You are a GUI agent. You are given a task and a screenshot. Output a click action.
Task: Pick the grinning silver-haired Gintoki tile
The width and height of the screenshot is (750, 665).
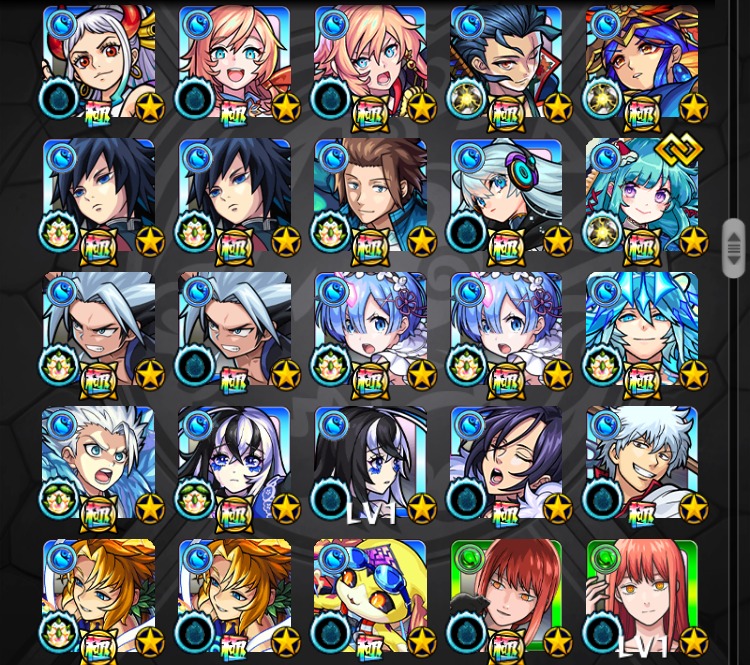coord(642,462)
